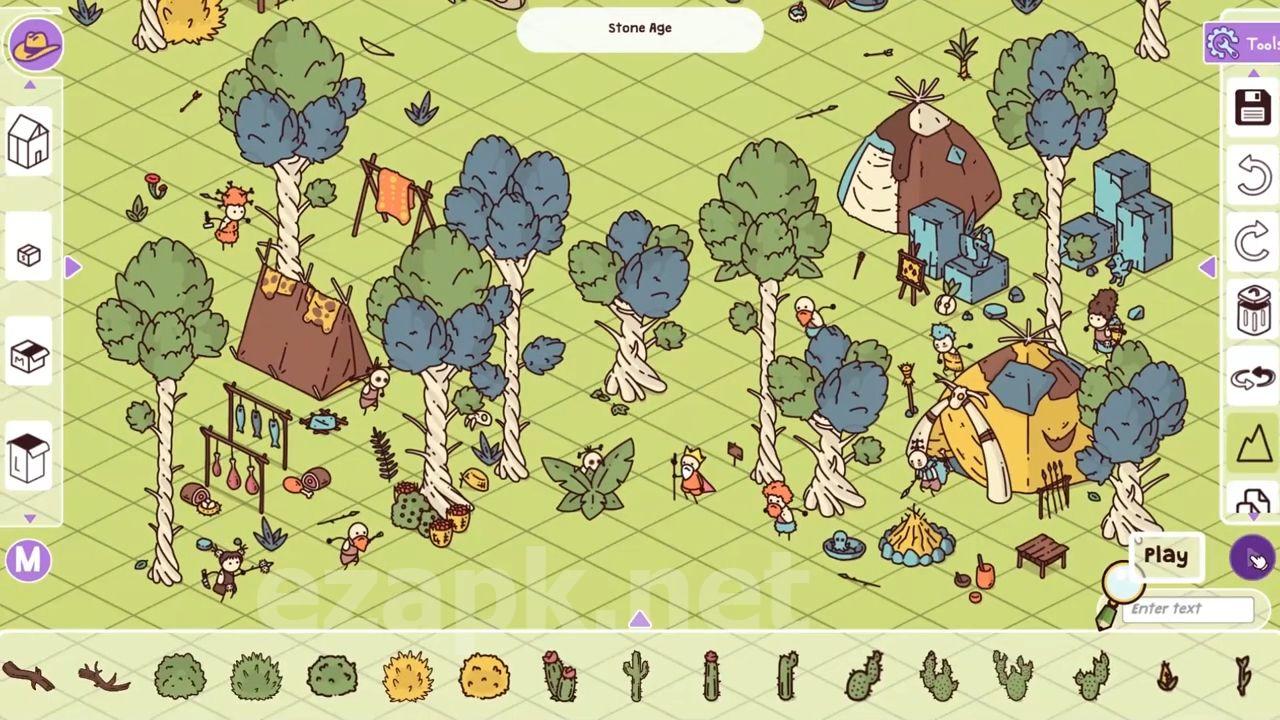Select the Stone Age title label
Image resolution: width=1280 pixels, height=720 pixels.
[x=640, y=29]
